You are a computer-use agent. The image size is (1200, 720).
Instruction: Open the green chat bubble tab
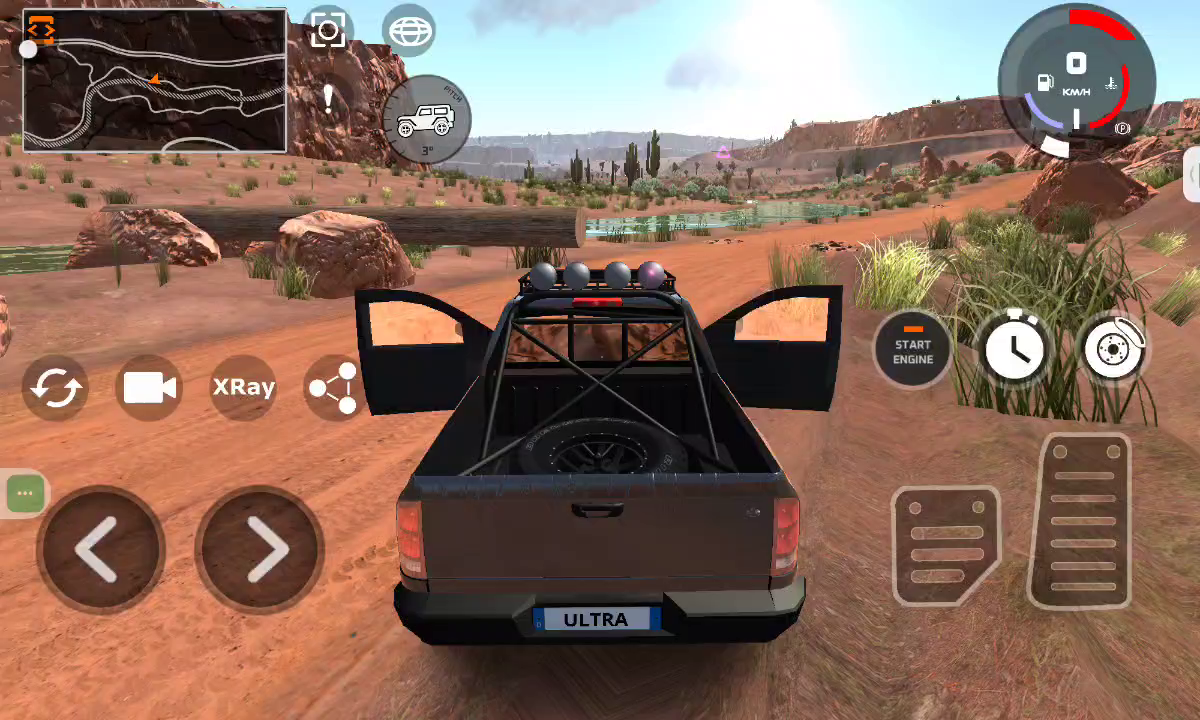[x=26, y=494]
